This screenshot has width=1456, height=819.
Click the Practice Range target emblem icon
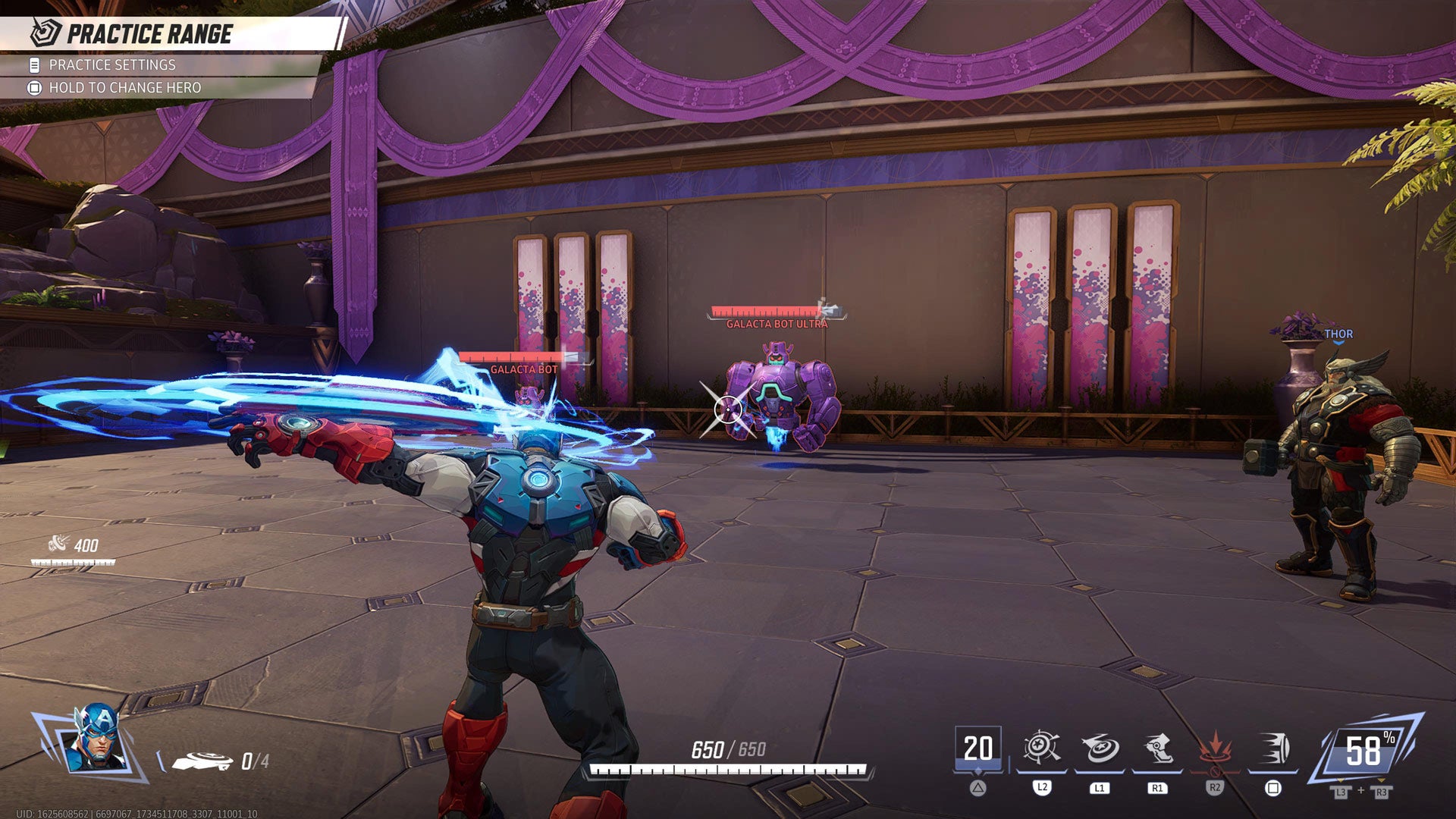[x=44, y=32]
